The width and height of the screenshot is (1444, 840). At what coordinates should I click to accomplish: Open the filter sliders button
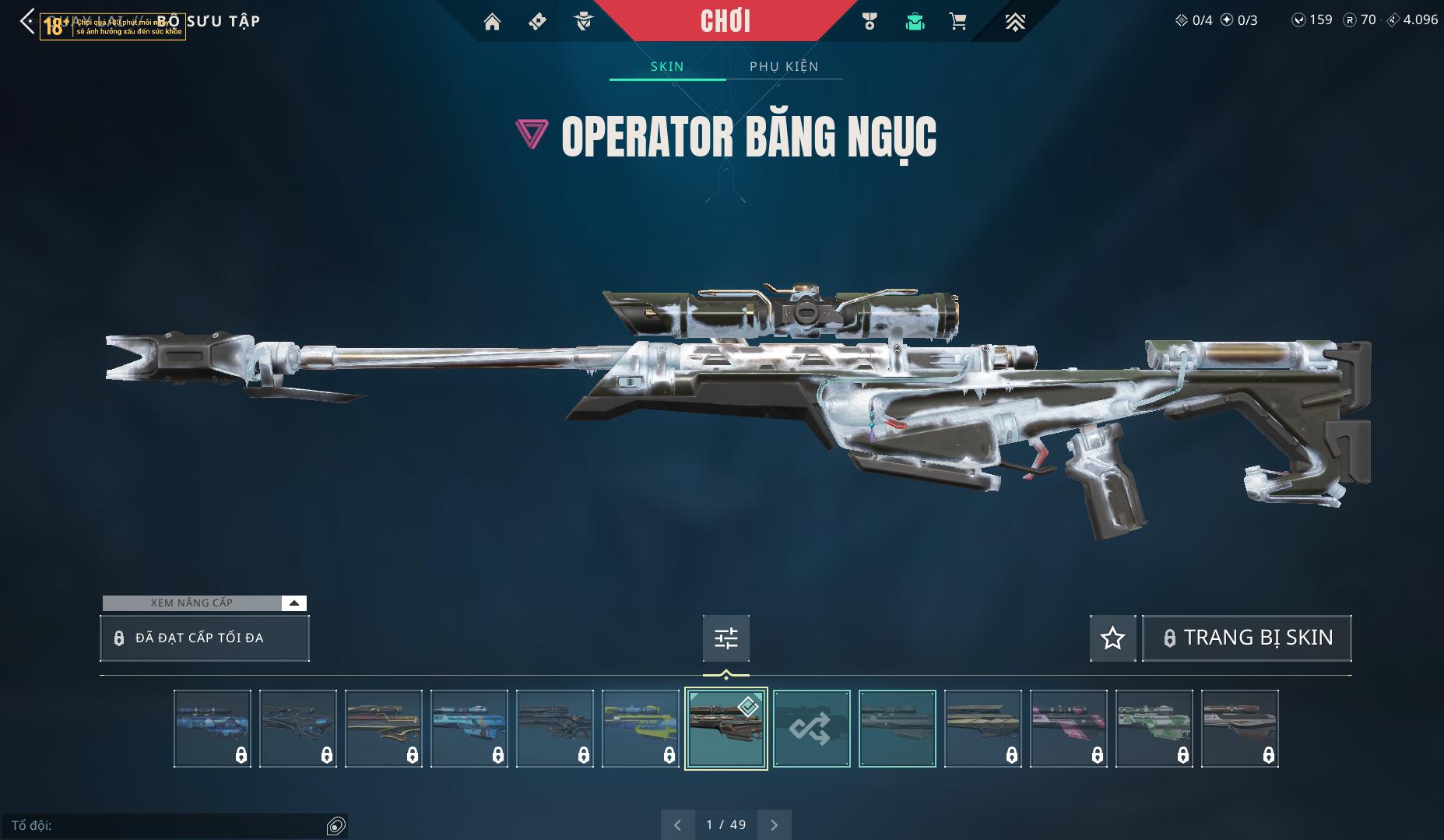(726, 638)
